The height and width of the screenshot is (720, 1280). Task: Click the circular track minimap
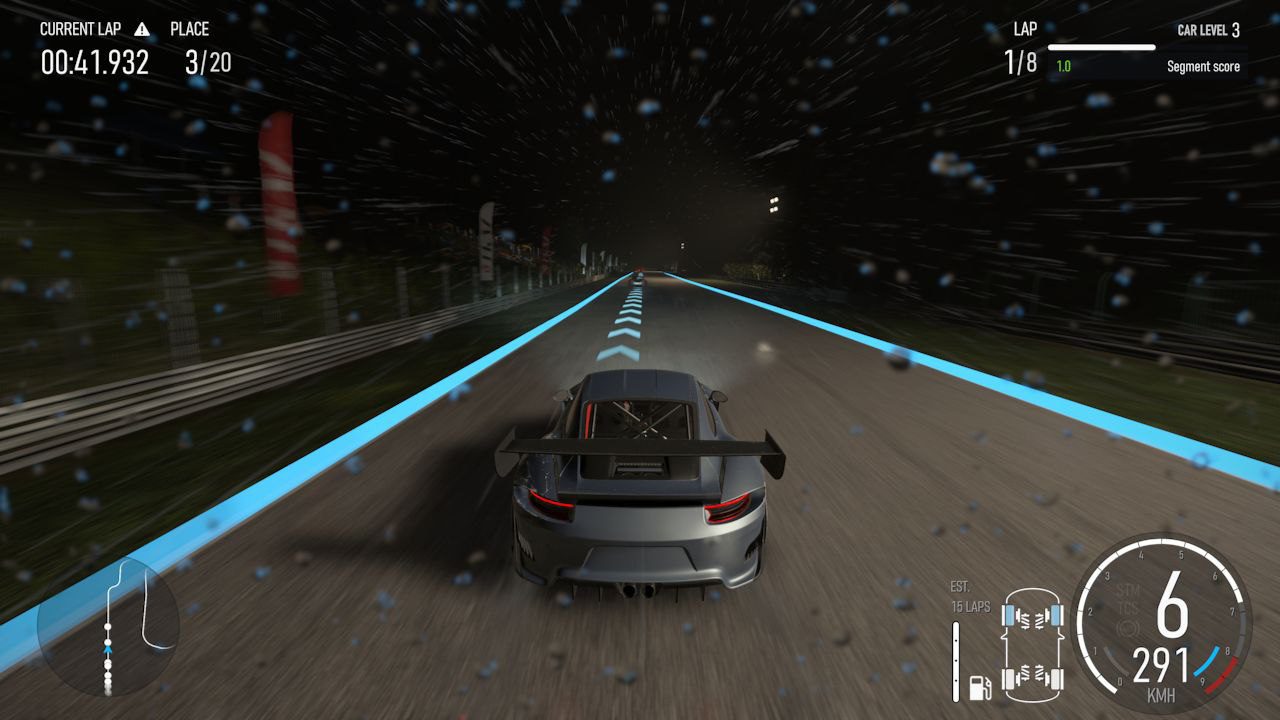point(108,626)
